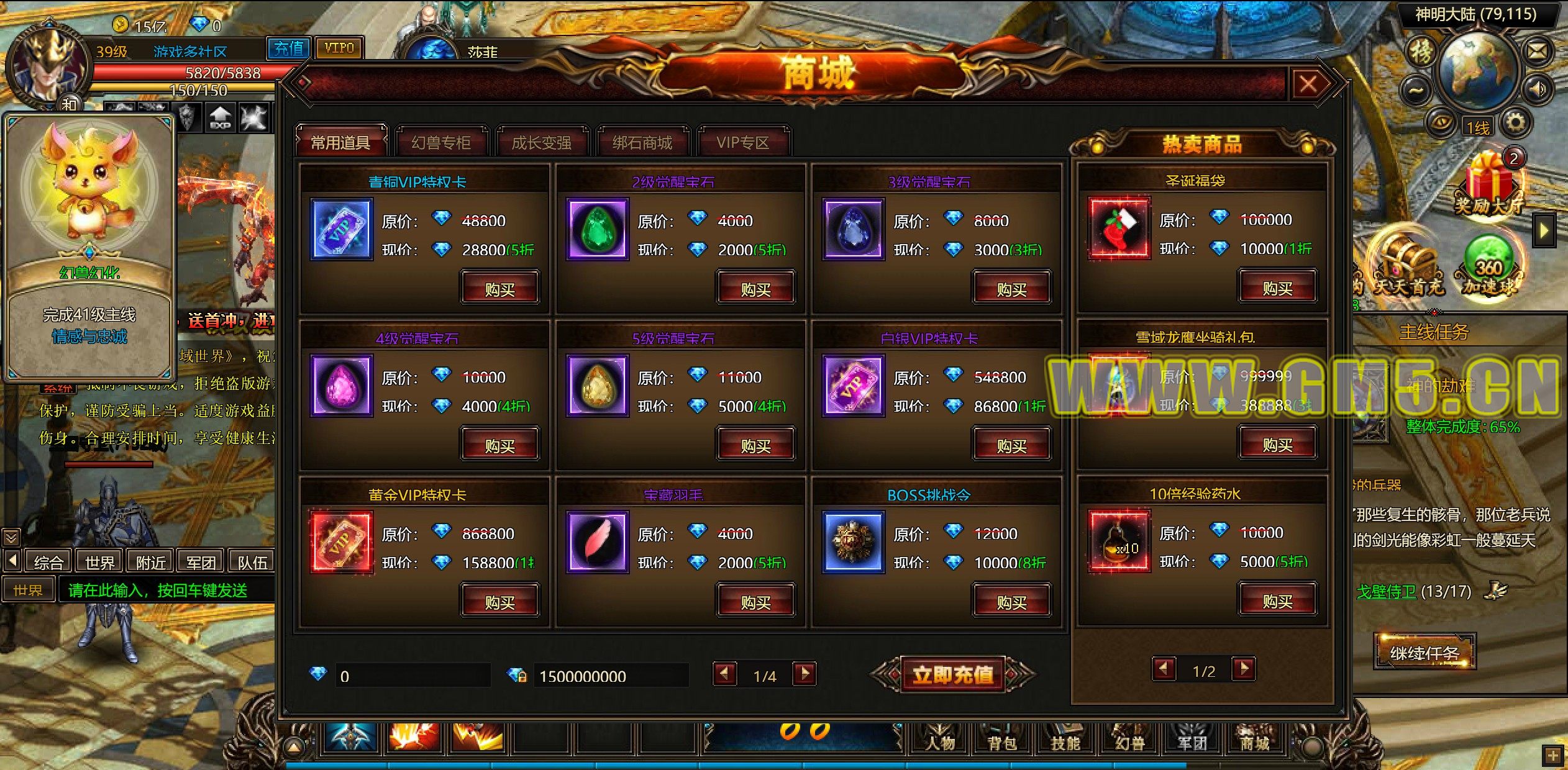Purchase the 2级觉醒宝石

click(x=755, y=289)
